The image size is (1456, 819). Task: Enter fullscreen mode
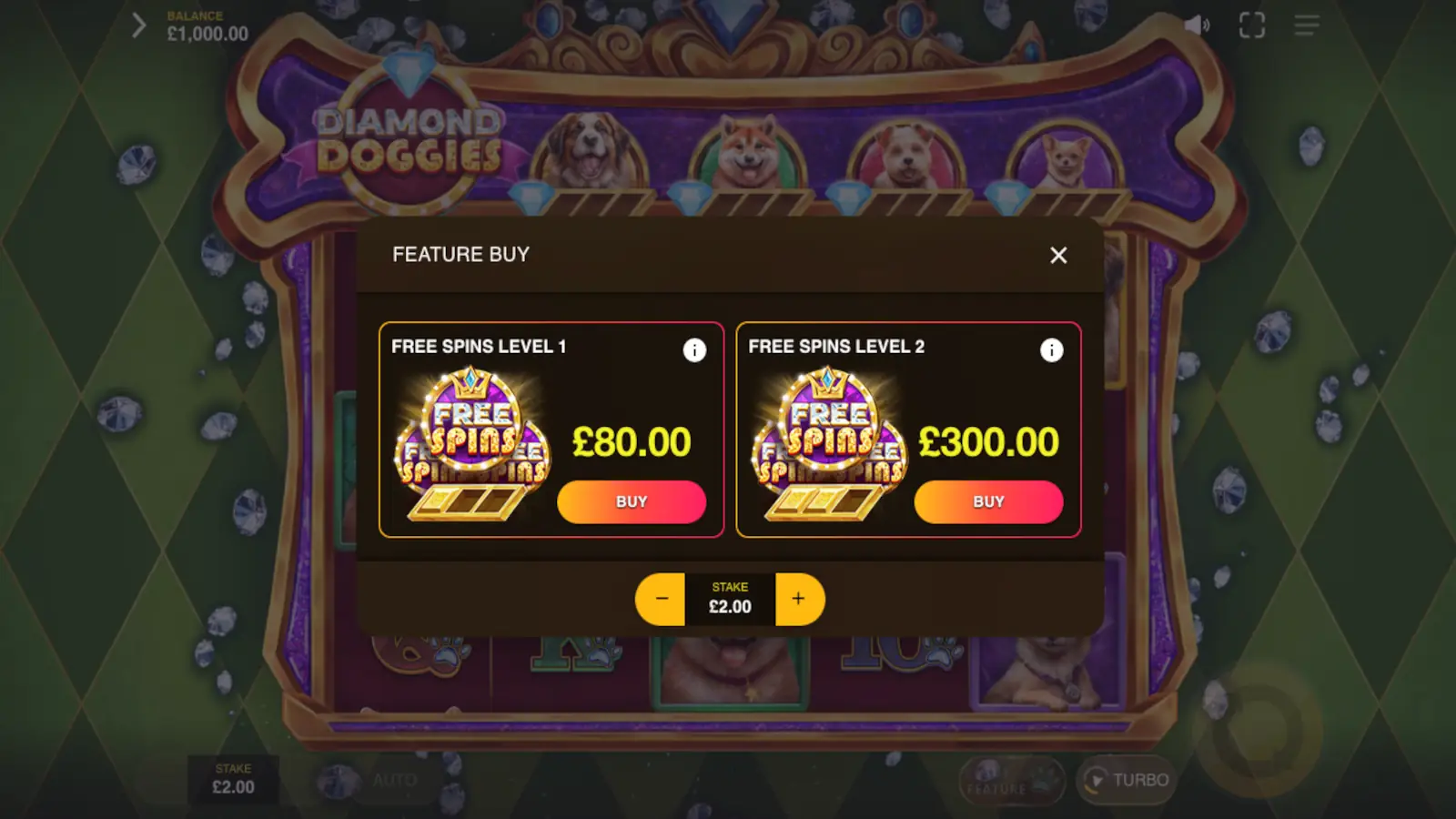pos(1251,25)
